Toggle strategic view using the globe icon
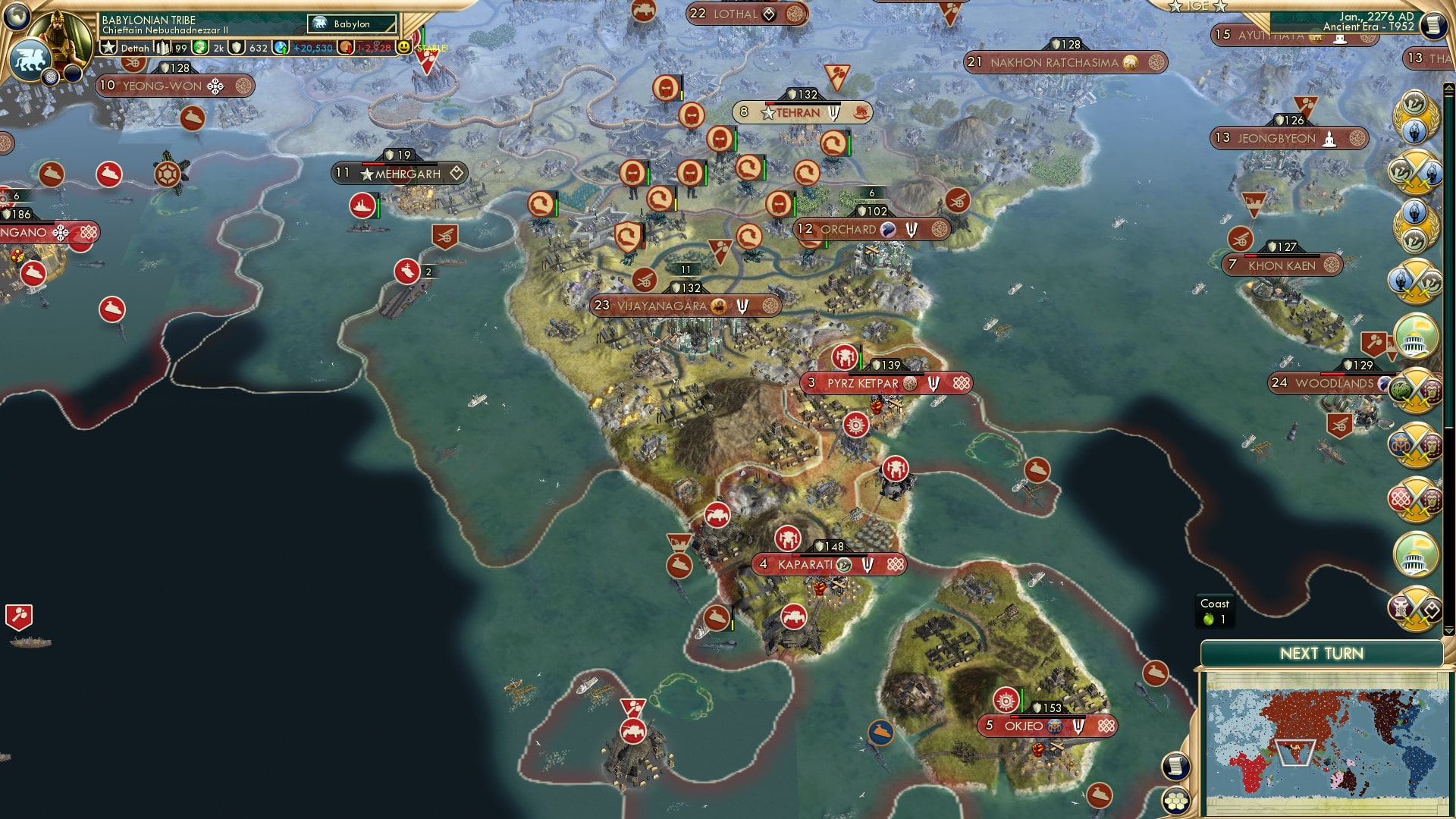This screenshot has width=1456, height=819. [x=17, y=17]
